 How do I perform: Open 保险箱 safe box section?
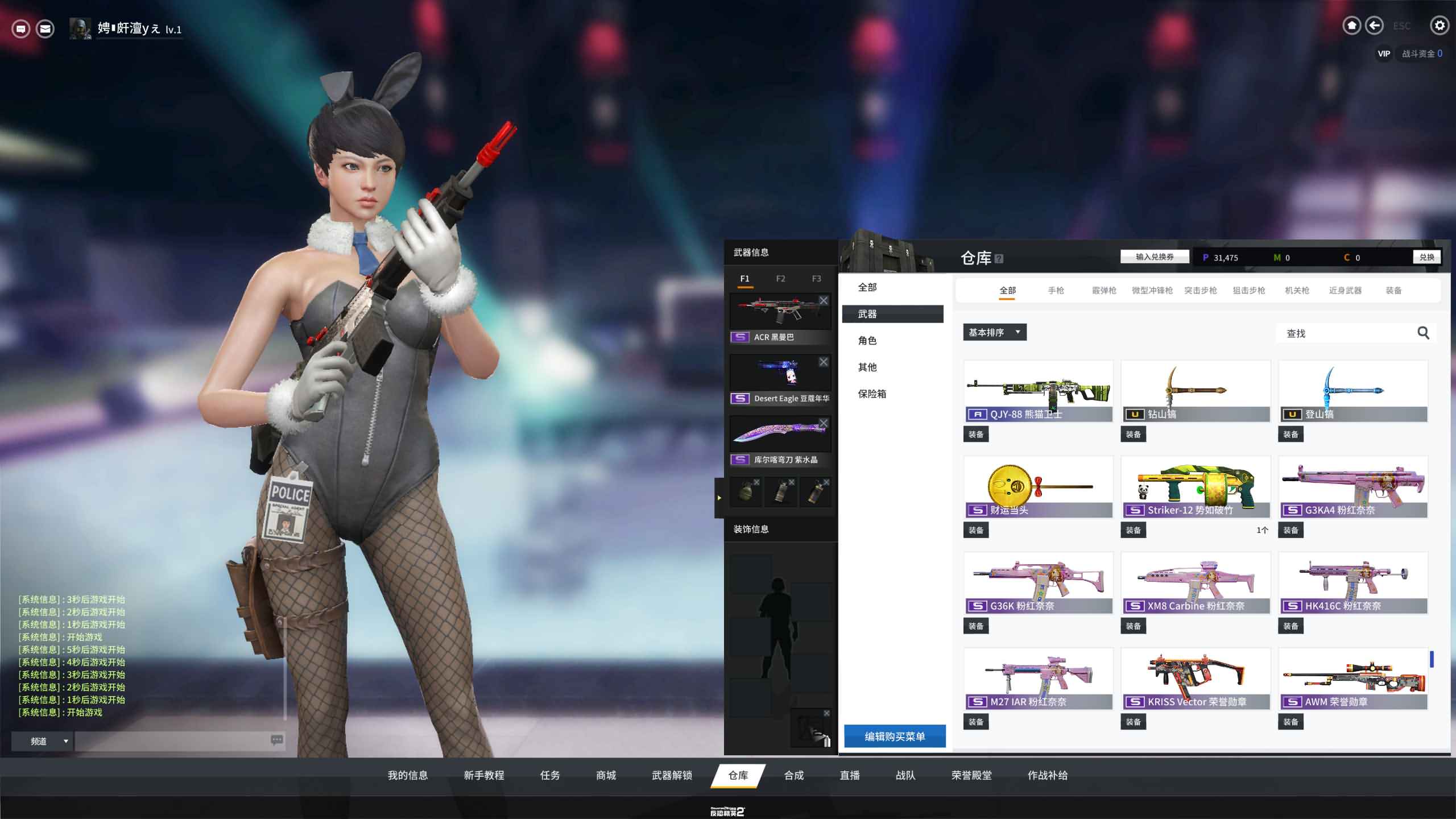point(872,394)
